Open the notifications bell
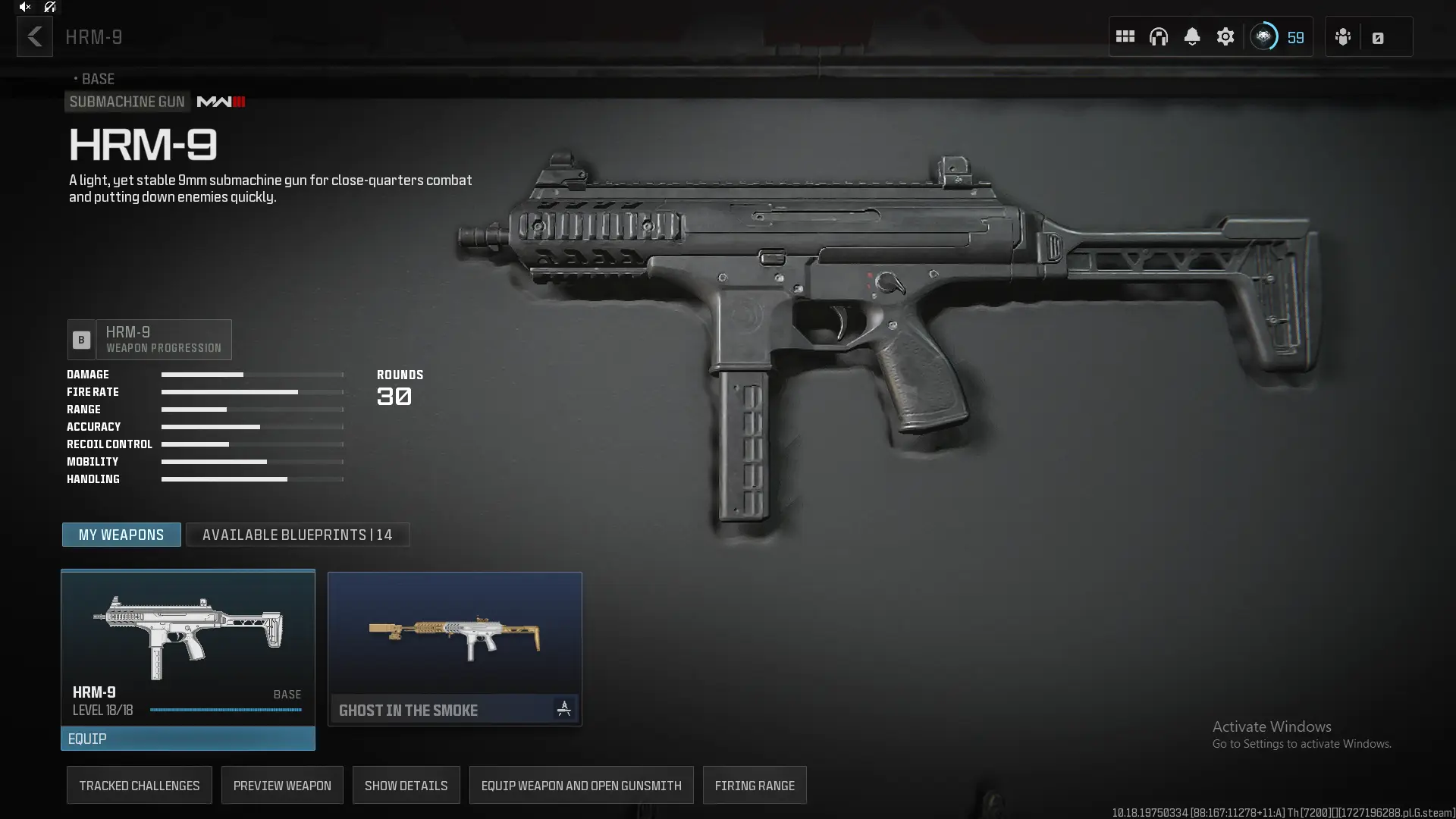 click(x=1192, y=36)
